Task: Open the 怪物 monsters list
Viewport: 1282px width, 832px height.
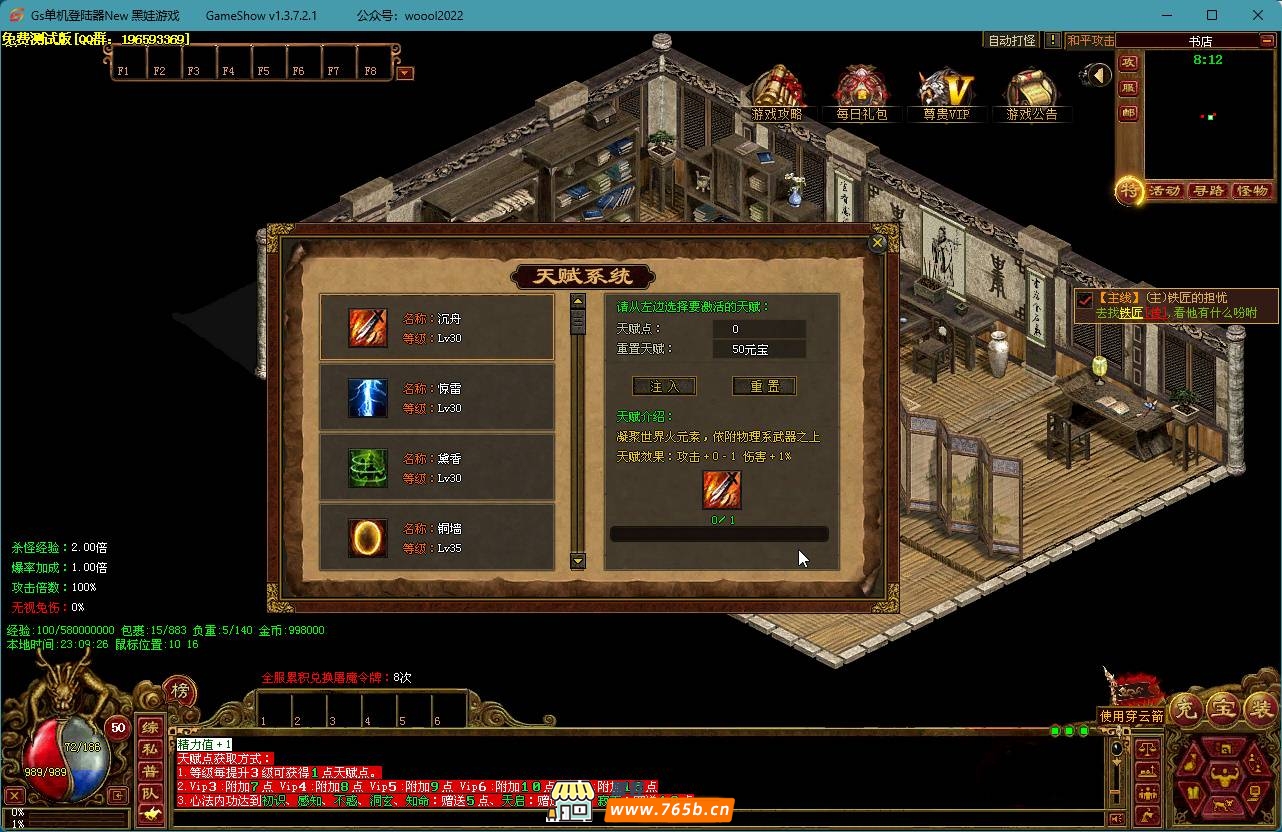Action: click(1252, 191)
